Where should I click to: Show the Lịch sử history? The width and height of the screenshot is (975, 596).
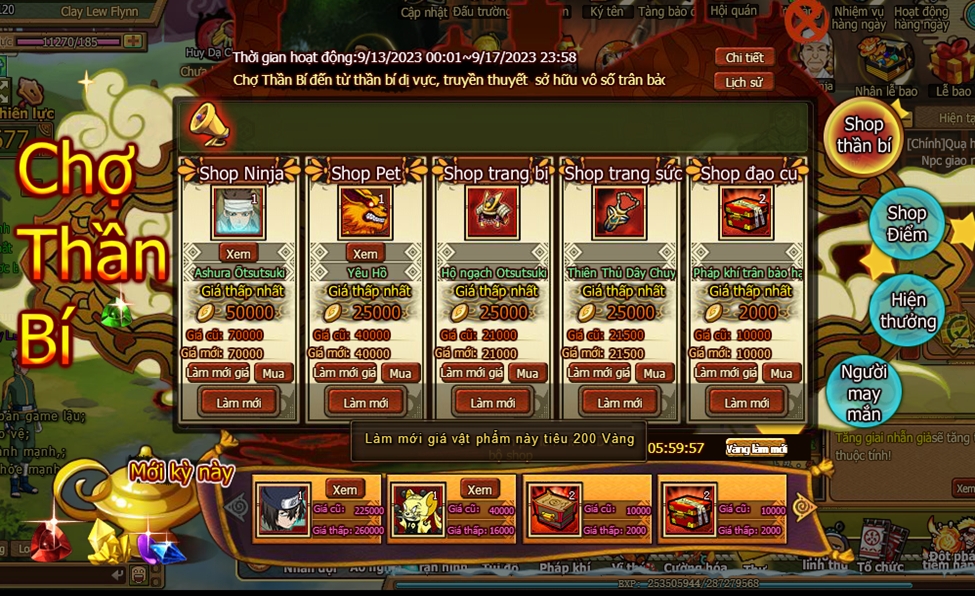tap(744, 82)
